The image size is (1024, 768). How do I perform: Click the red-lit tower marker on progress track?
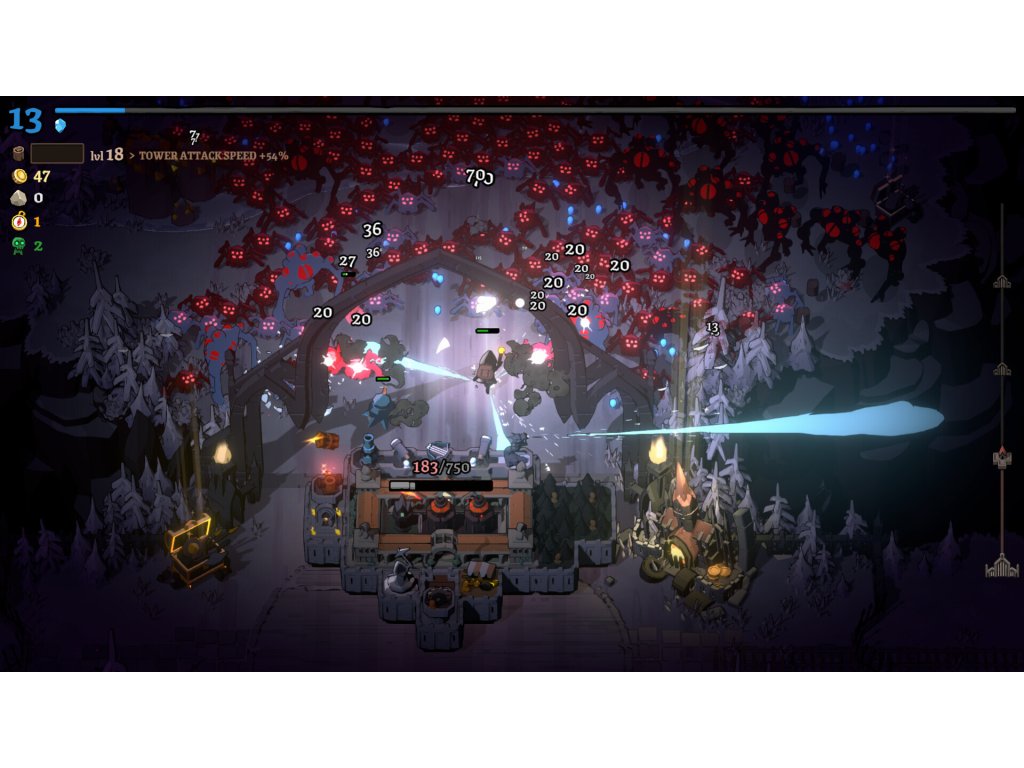[x=1001, y=457]
